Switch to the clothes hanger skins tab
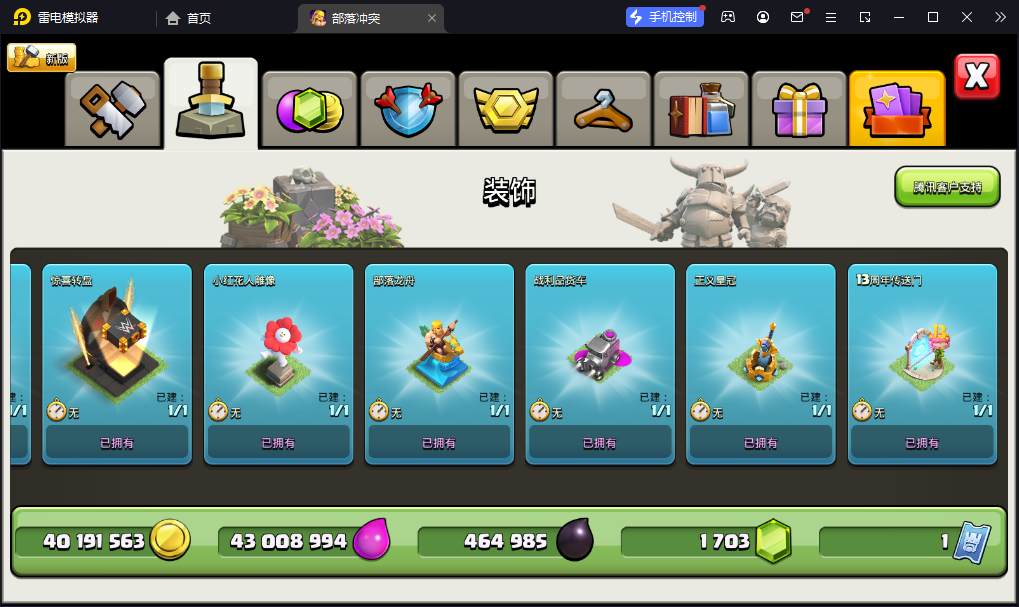 [603, 109]
